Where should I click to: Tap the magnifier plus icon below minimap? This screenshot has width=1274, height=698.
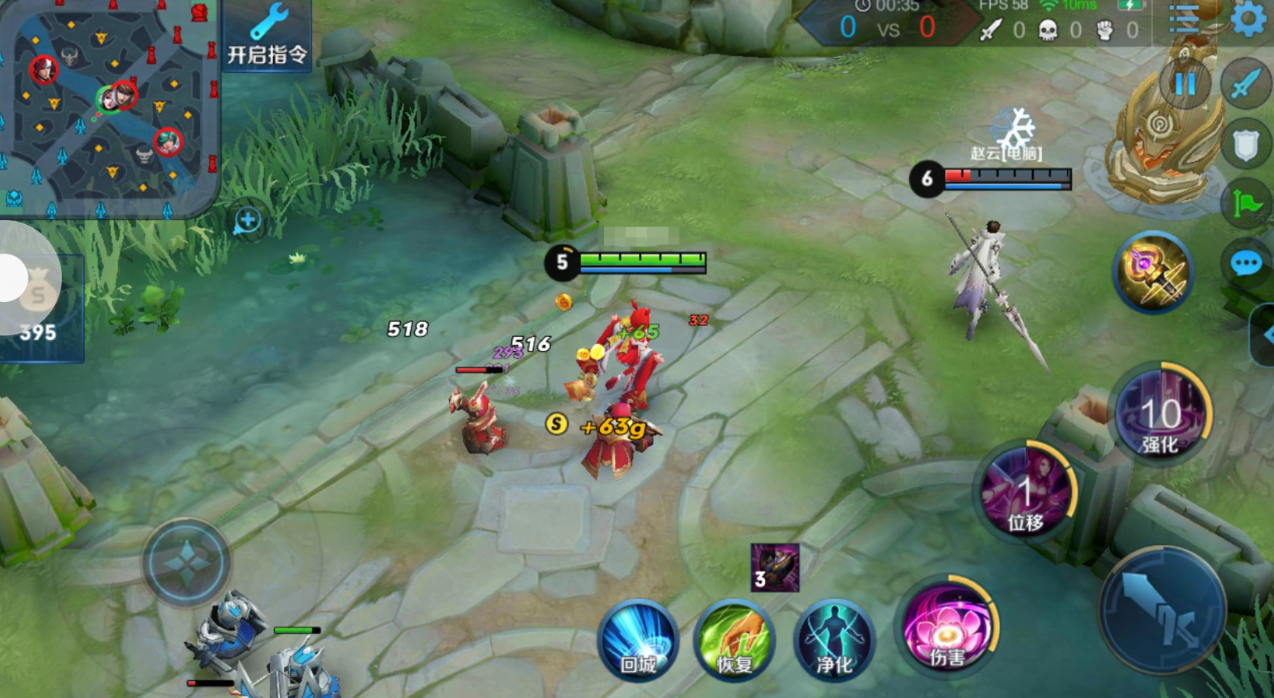247,221
